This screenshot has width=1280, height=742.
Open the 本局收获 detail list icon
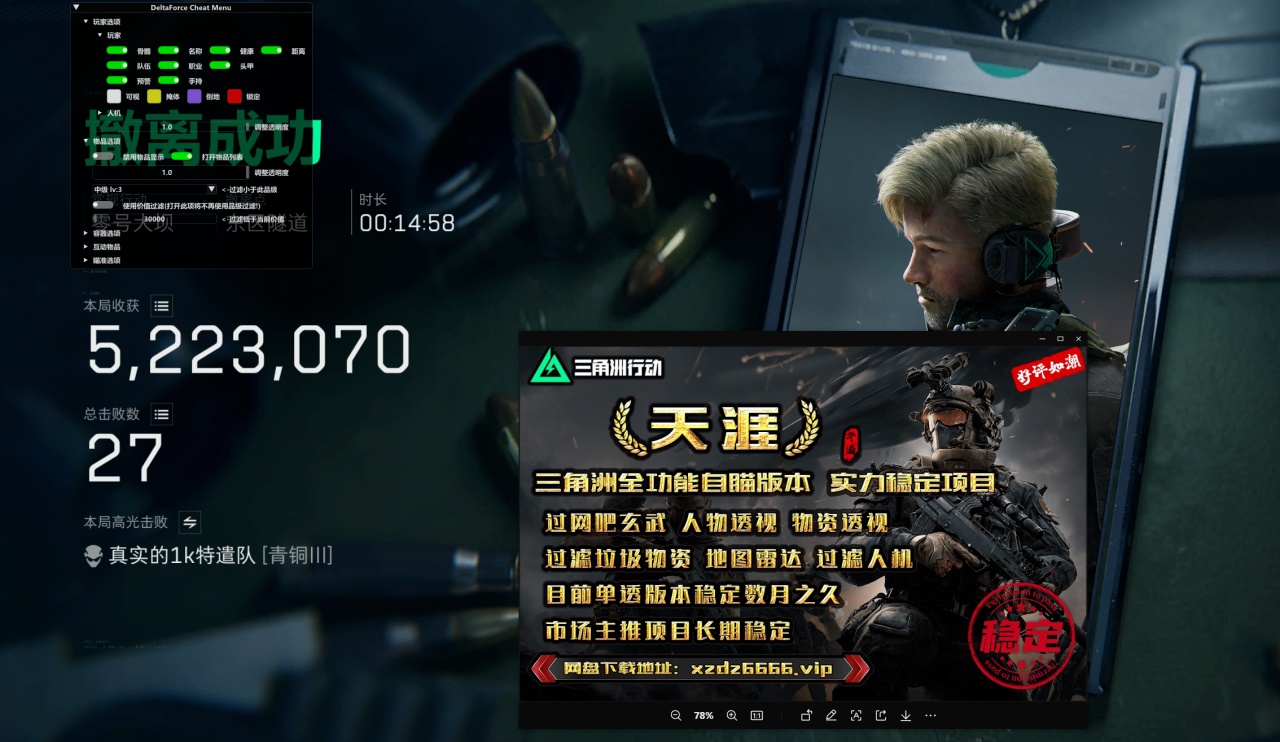click(162, 306)
